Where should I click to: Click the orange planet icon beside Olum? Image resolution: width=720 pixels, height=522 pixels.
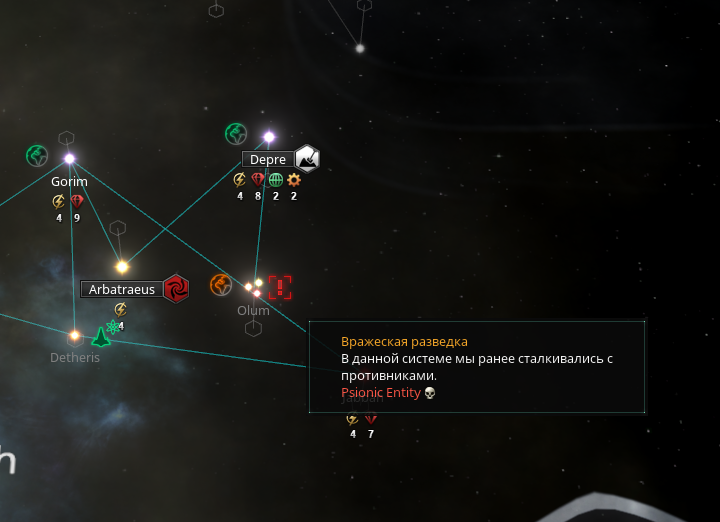(x=221, y=285)
